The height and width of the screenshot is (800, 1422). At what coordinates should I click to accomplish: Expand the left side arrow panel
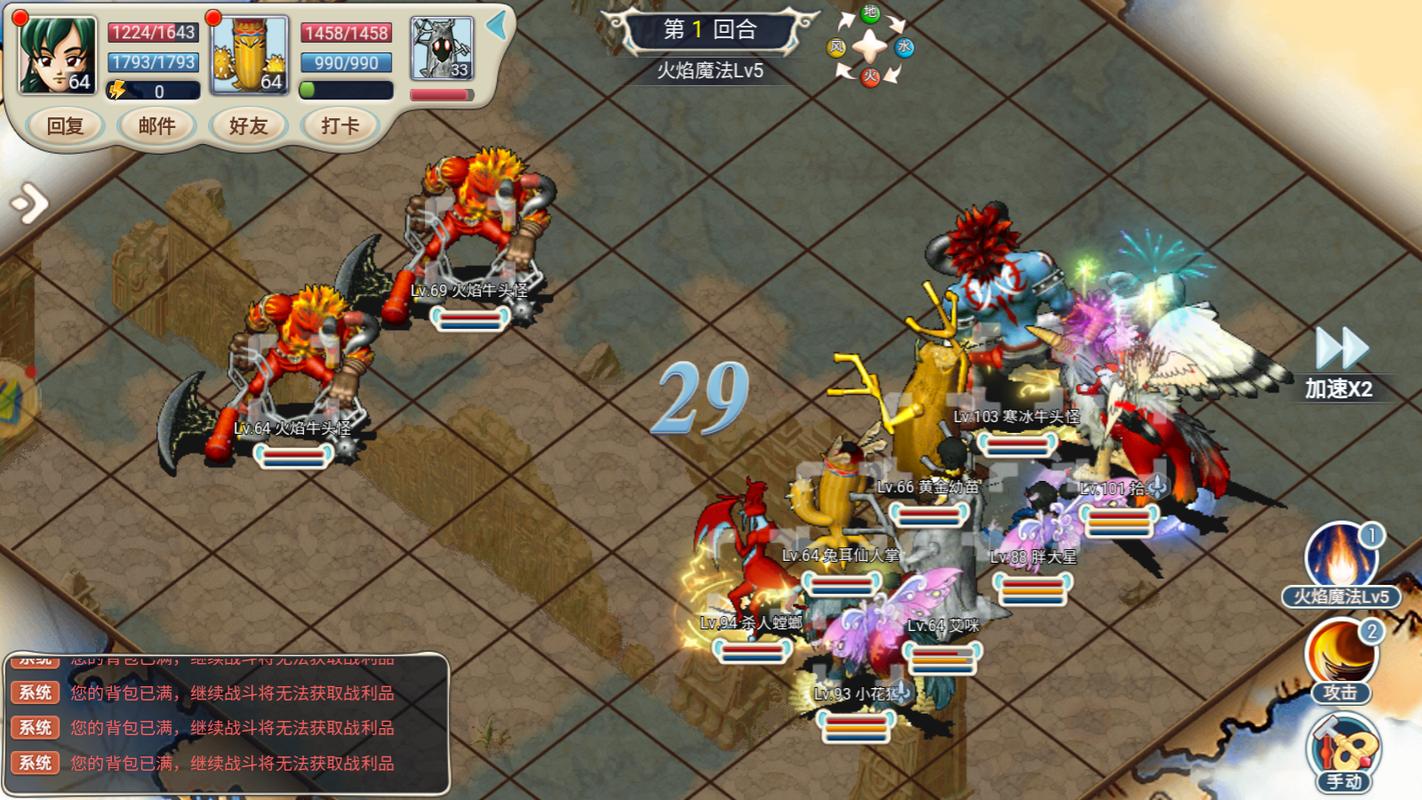pyautogui.click(x=29, y=204)
